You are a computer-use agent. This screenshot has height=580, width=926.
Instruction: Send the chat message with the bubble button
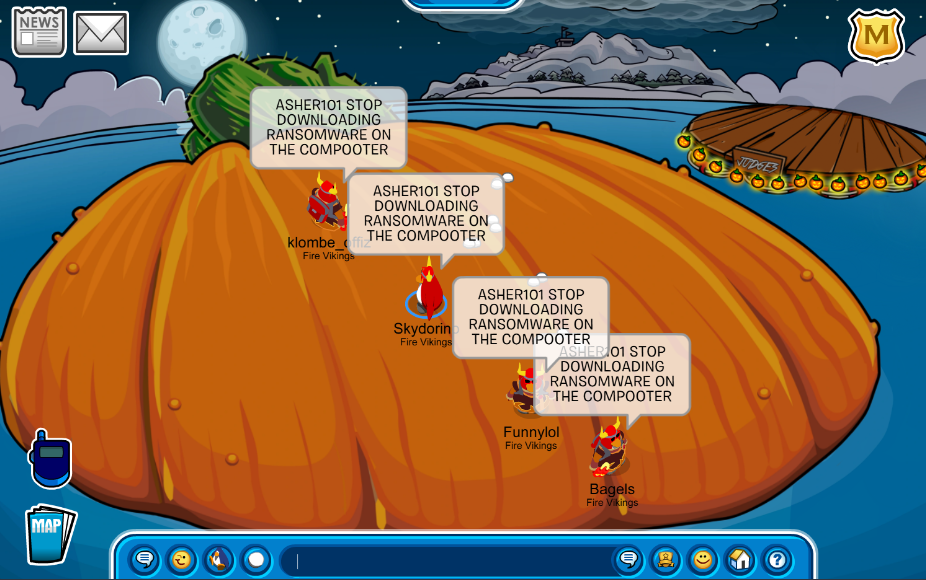coord(628,559)
